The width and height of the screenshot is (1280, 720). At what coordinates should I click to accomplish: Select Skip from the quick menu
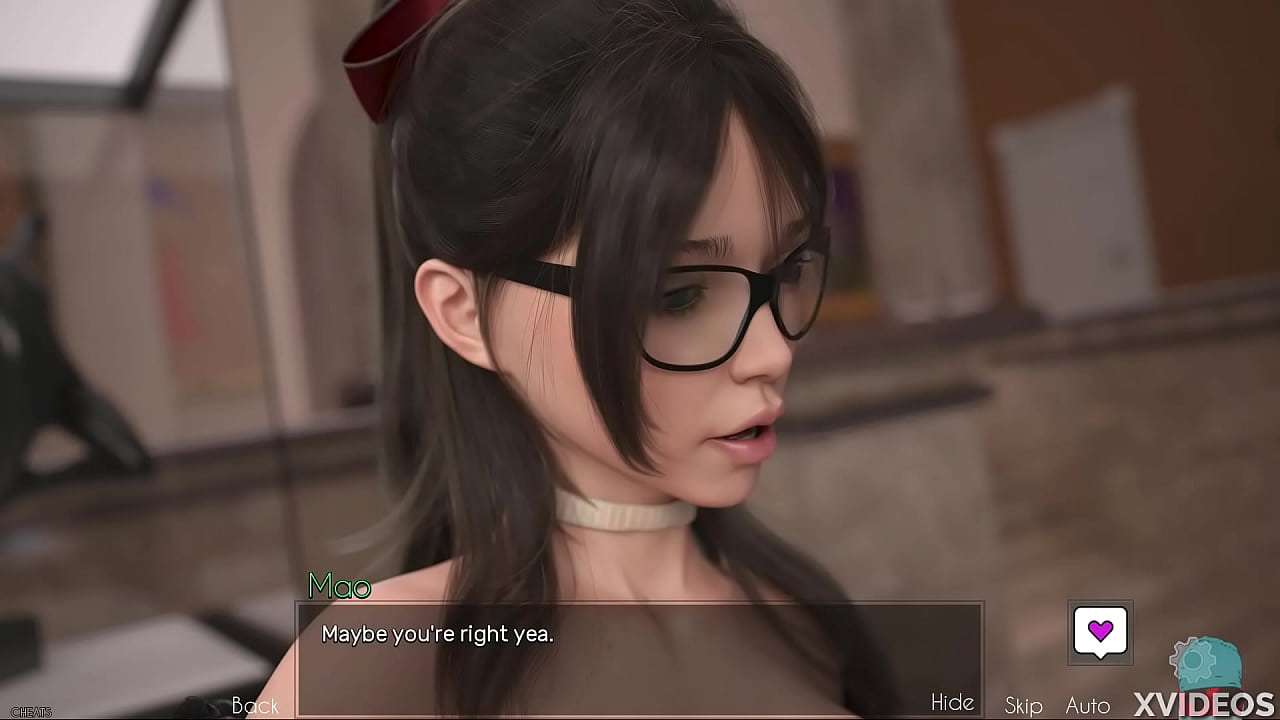[1022, 705]
